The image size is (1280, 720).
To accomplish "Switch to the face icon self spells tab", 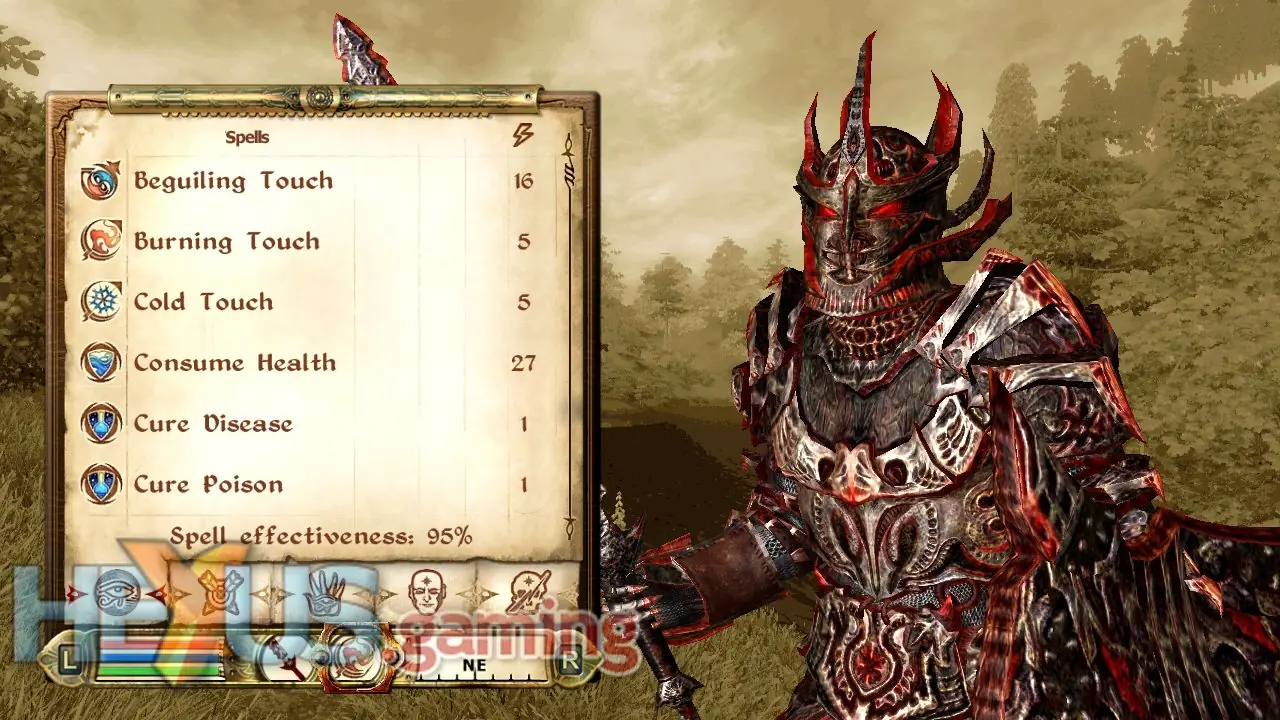I will 426,592.
